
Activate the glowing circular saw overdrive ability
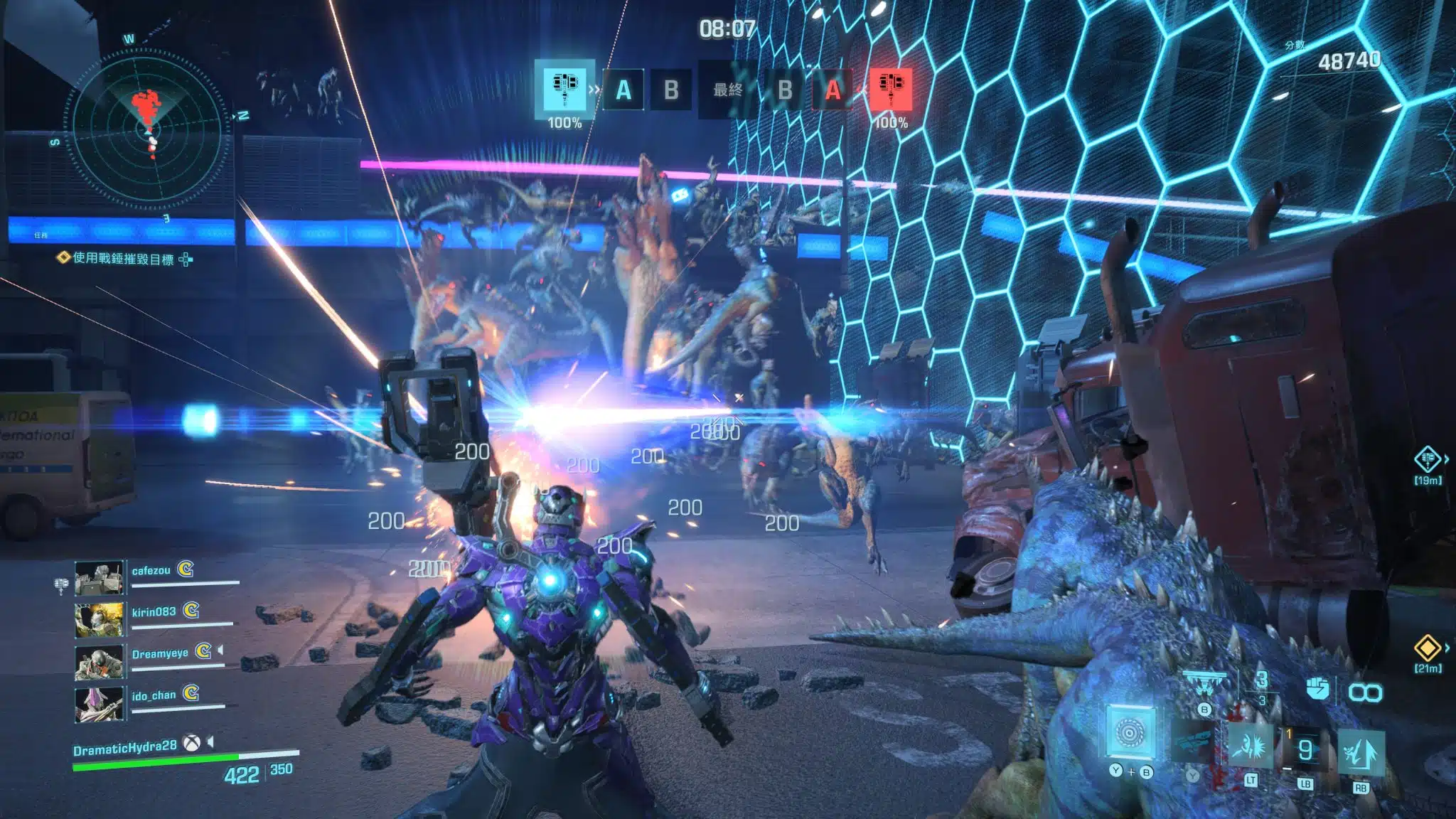coord(1129,733)
